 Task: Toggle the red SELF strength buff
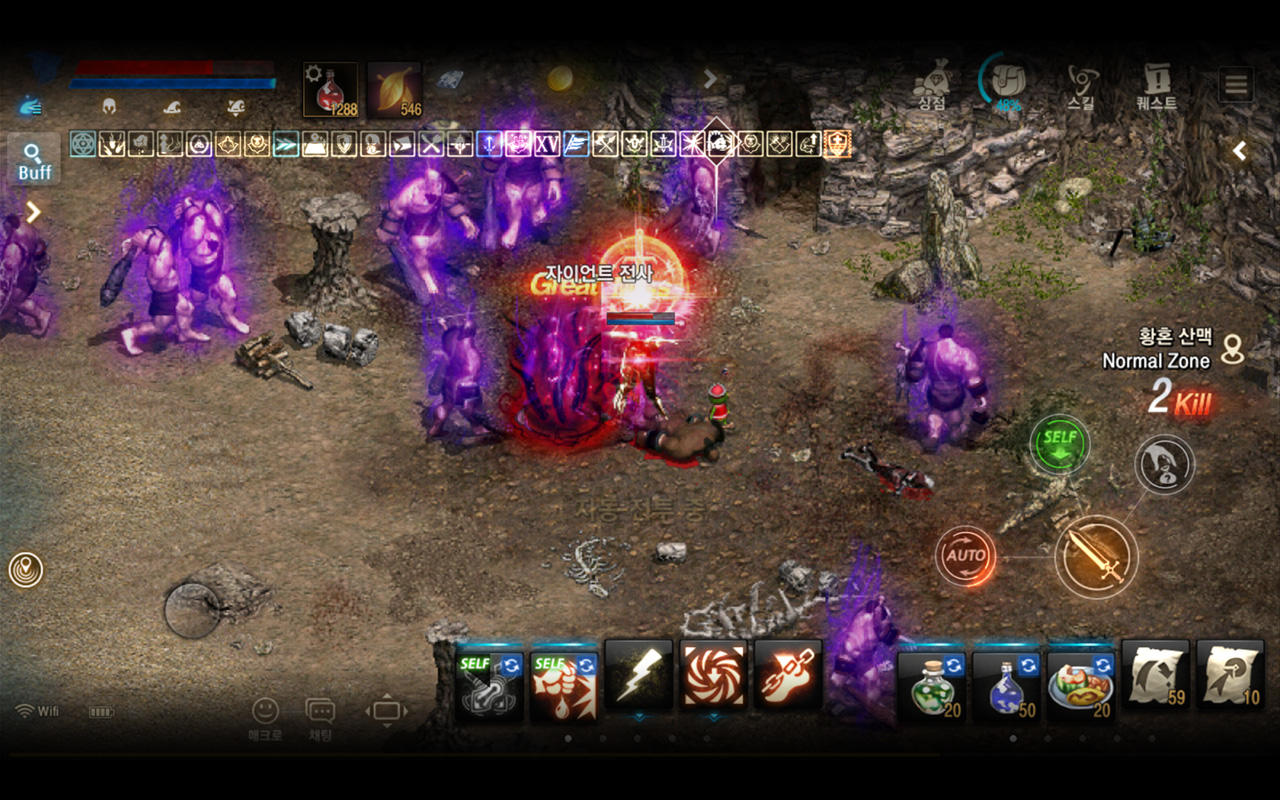564,680
